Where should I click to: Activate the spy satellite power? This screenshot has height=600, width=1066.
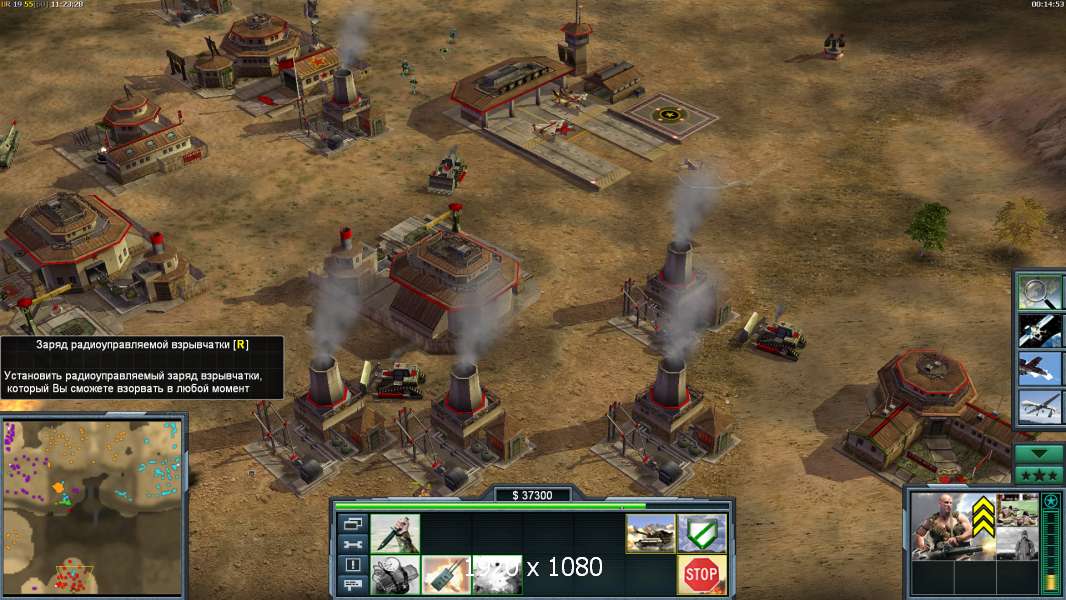coord(1039,331)
